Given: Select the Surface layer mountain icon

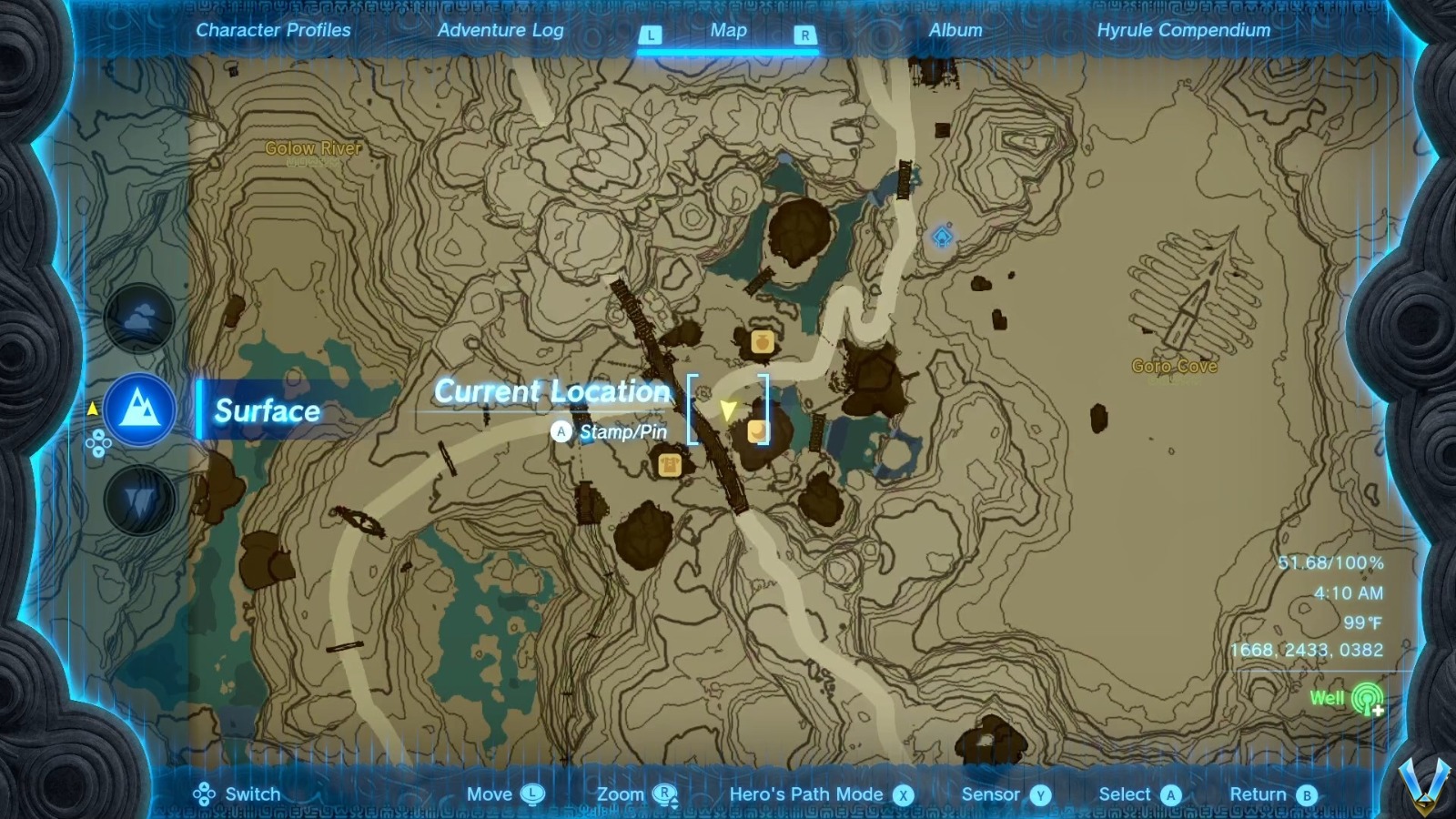Looking at the screenshot, I should [138, 409].
